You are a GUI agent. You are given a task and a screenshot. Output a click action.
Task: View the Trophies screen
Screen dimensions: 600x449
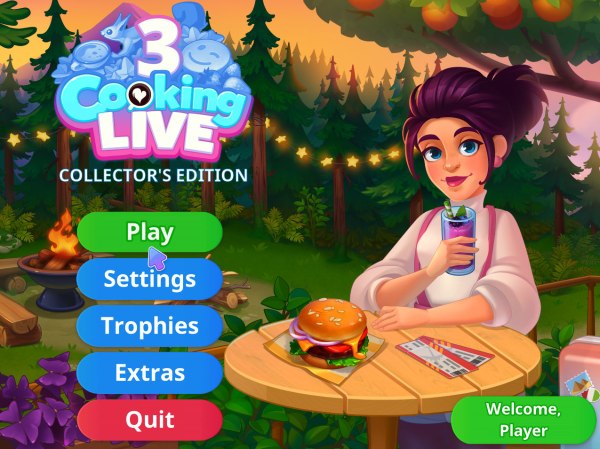[150, 326]
